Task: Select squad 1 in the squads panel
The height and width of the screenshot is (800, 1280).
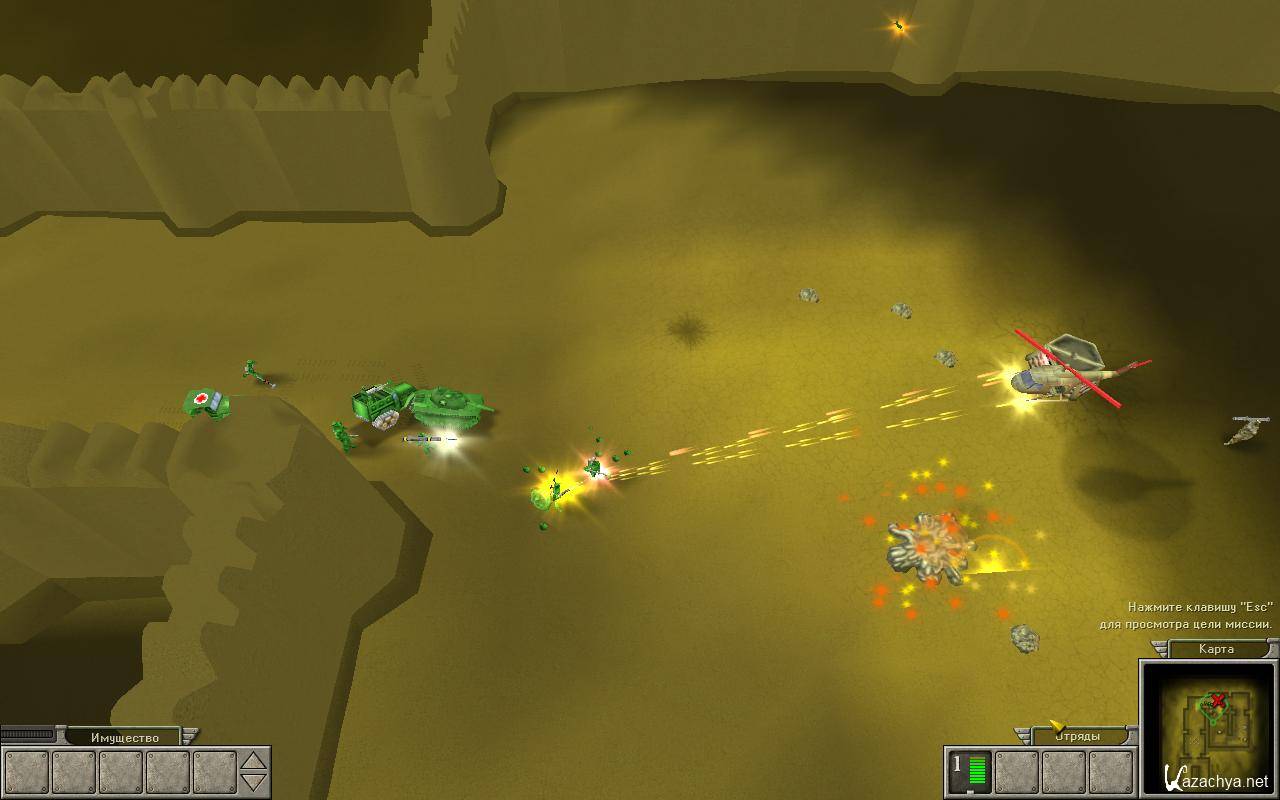Action: tap(969, 772)
